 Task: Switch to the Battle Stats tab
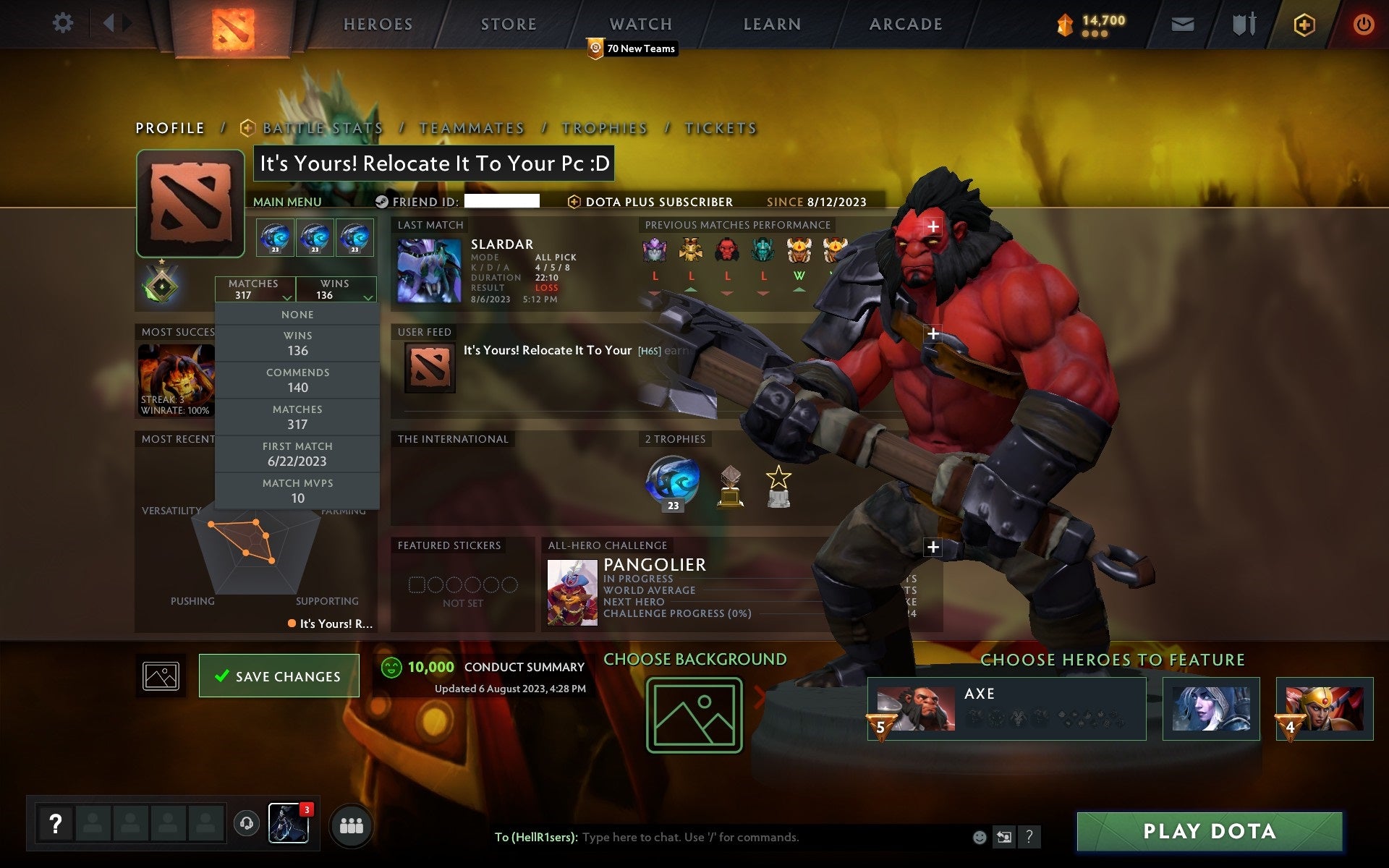click(x=323, y=127)
